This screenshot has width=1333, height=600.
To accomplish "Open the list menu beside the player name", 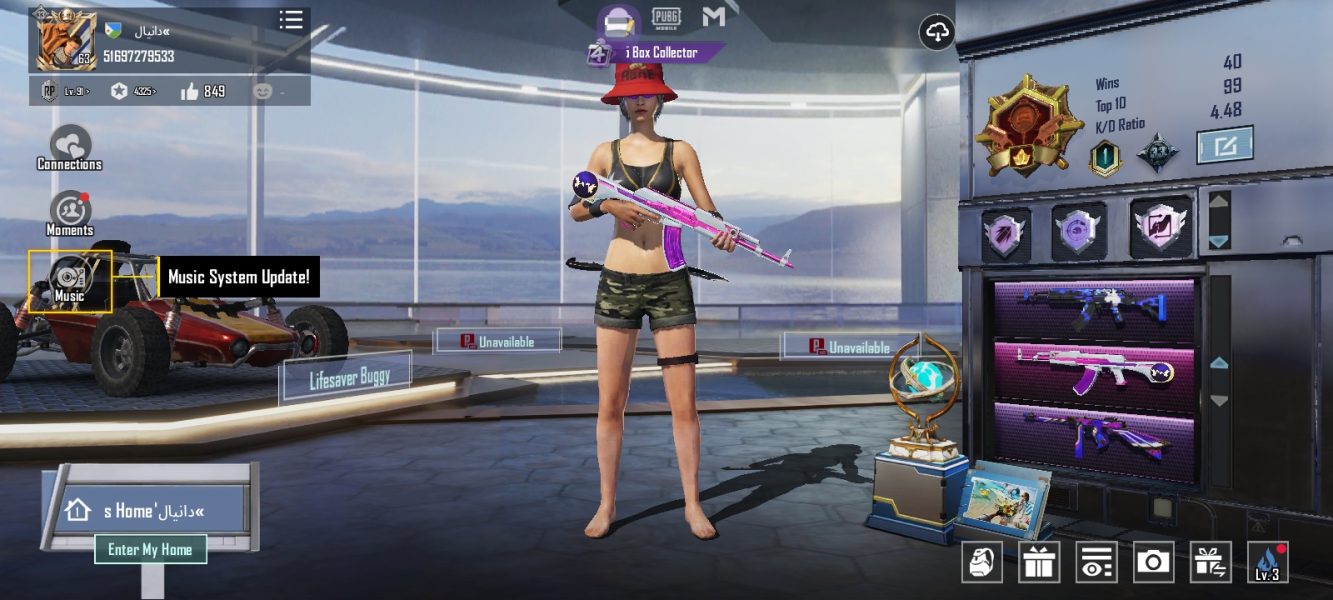I will pyautogui.click(x=291, y=20).
